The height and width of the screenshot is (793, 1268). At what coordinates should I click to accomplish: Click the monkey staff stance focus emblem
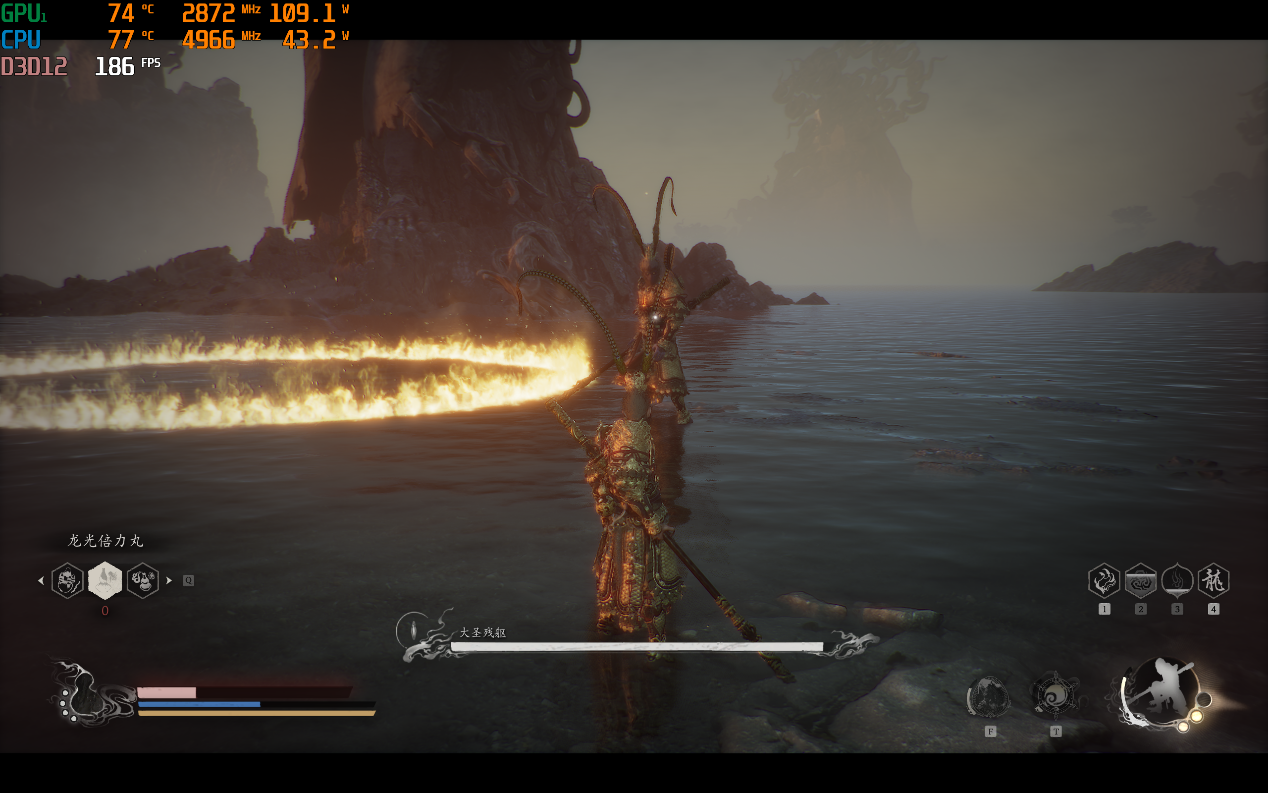click(x=1162, y=692)
